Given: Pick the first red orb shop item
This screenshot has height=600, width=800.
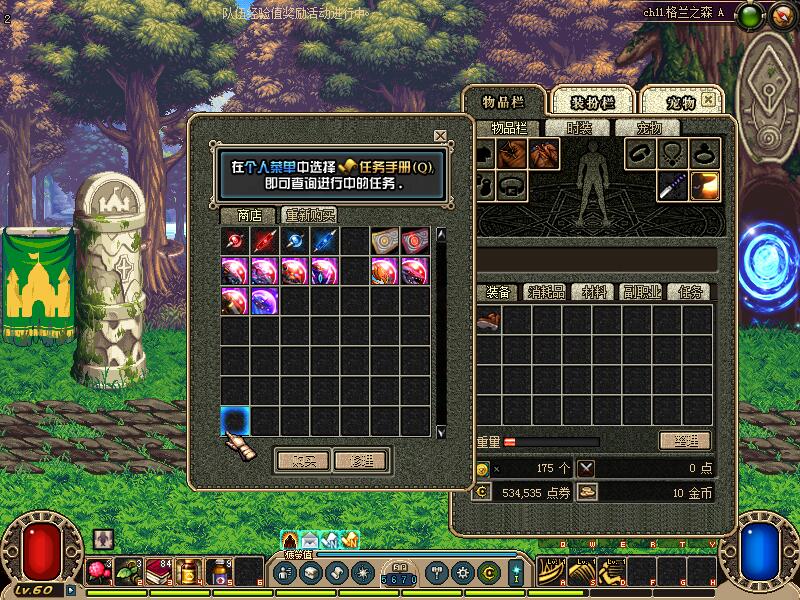Looking at the screenshot, I should [x=235, y=241].
